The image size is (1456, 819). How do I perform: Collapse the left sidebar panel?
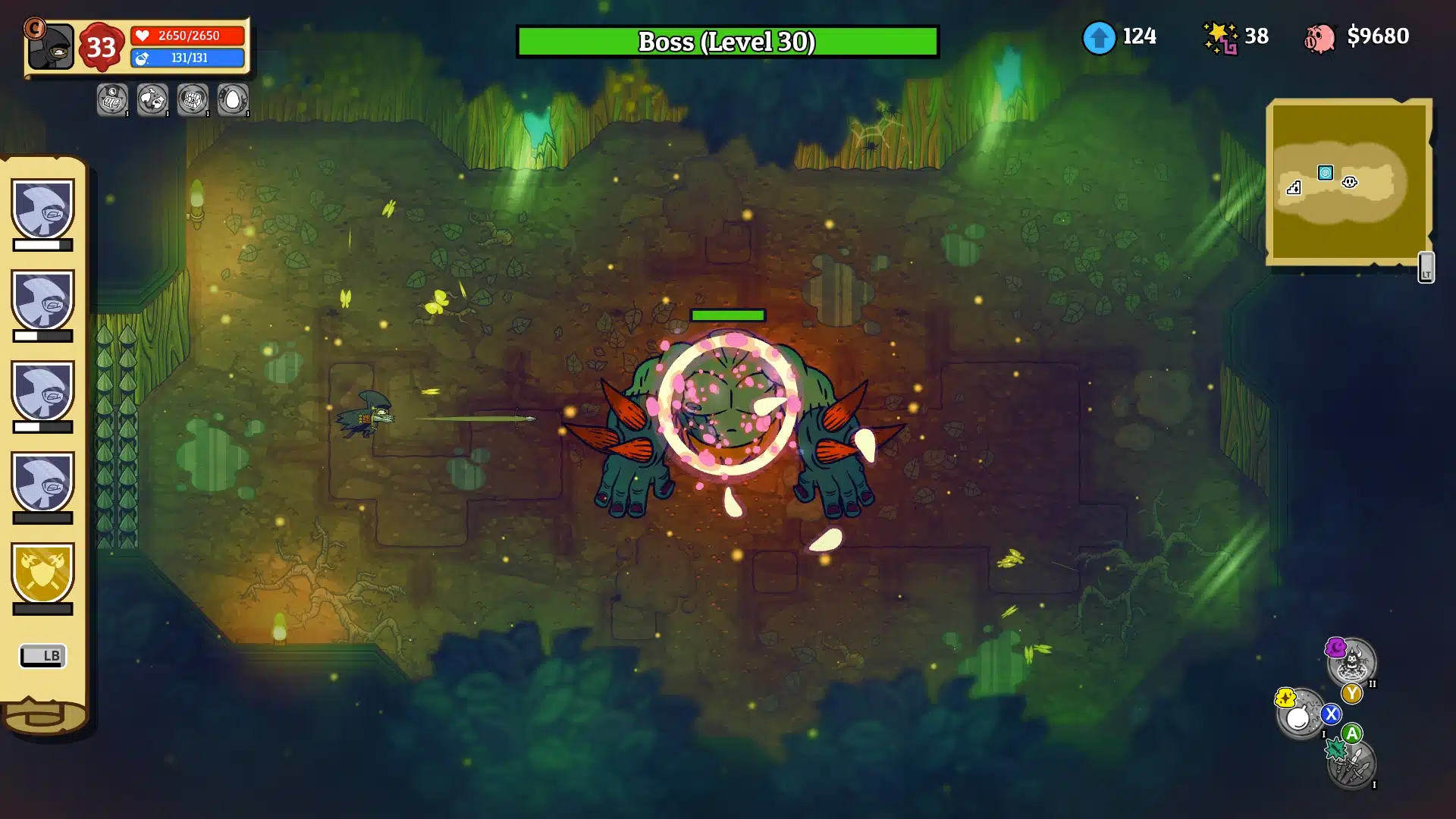43,656
